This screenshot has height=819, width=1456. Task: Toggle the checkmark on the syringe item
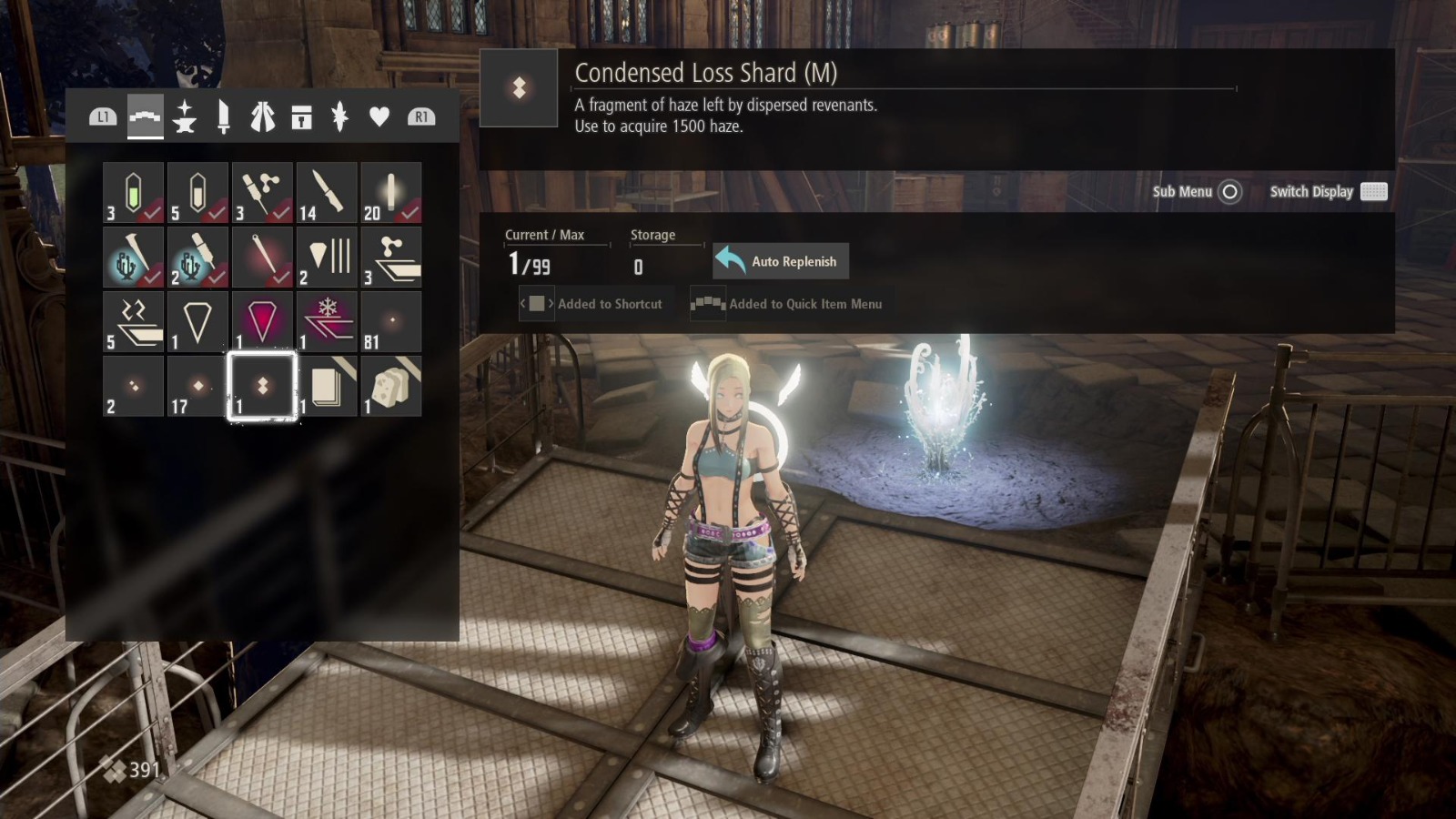261,191
